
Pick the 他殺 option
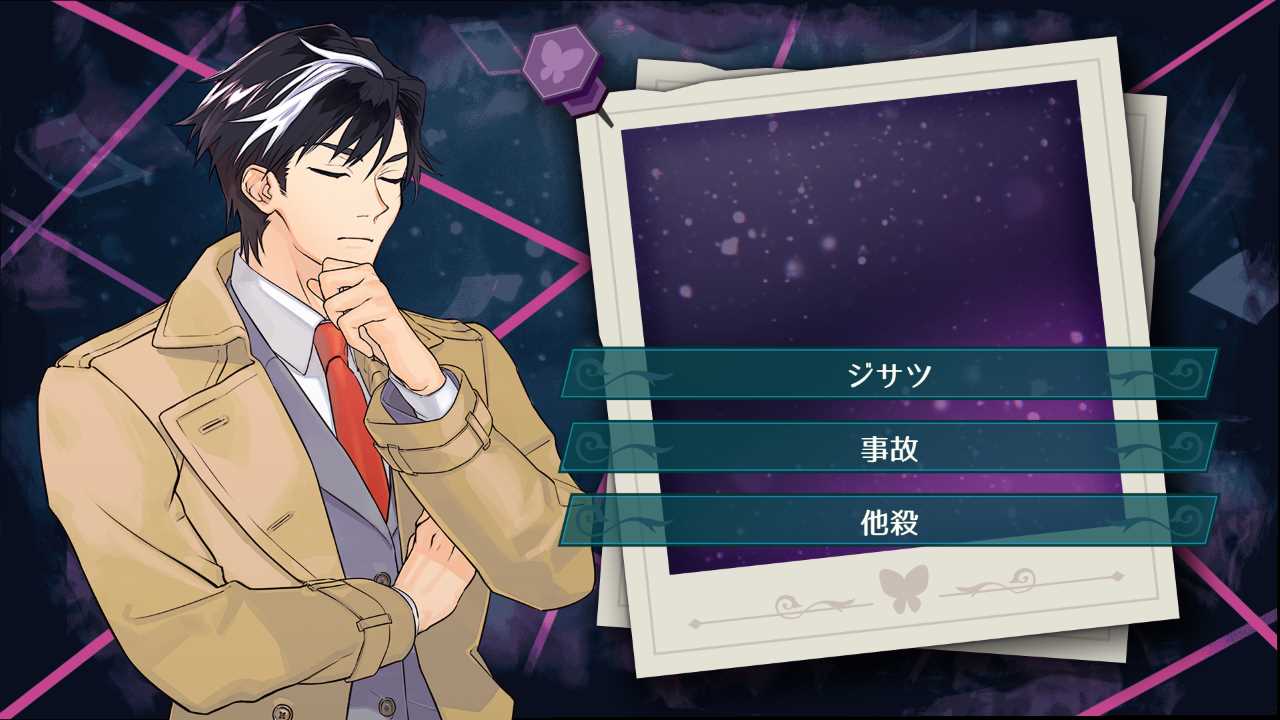[889, 521]
